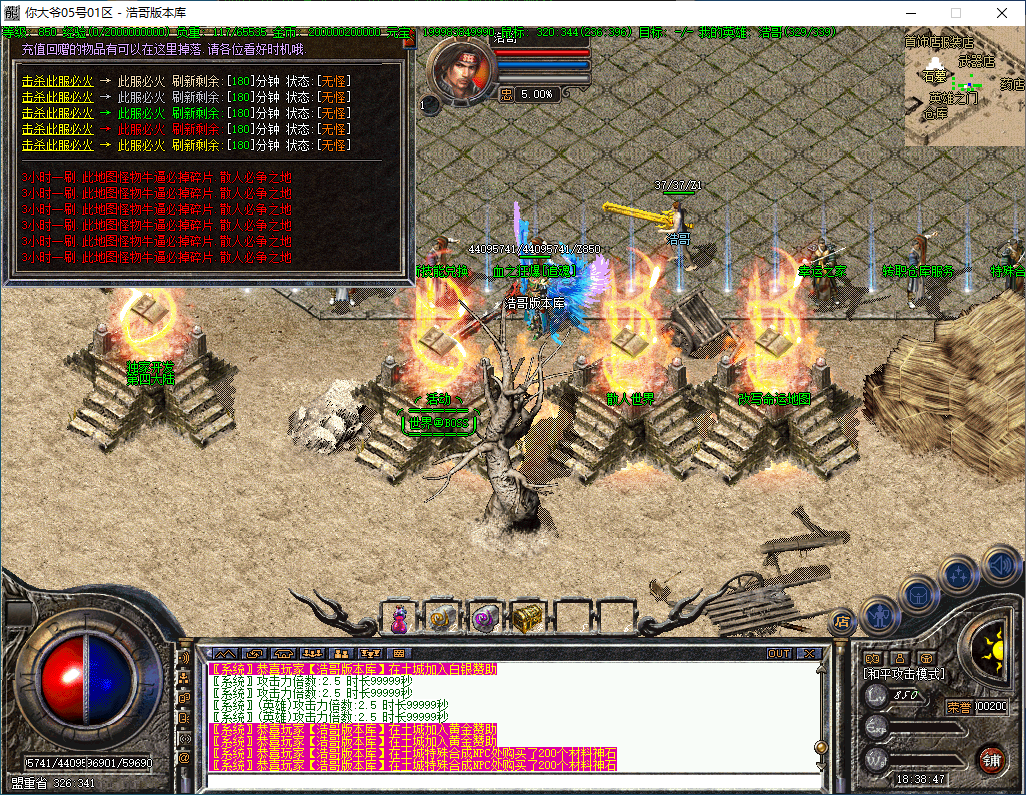Screen dimensions: 1026x795
Task: Open the 铺 stall button
Action: point(991,758)
